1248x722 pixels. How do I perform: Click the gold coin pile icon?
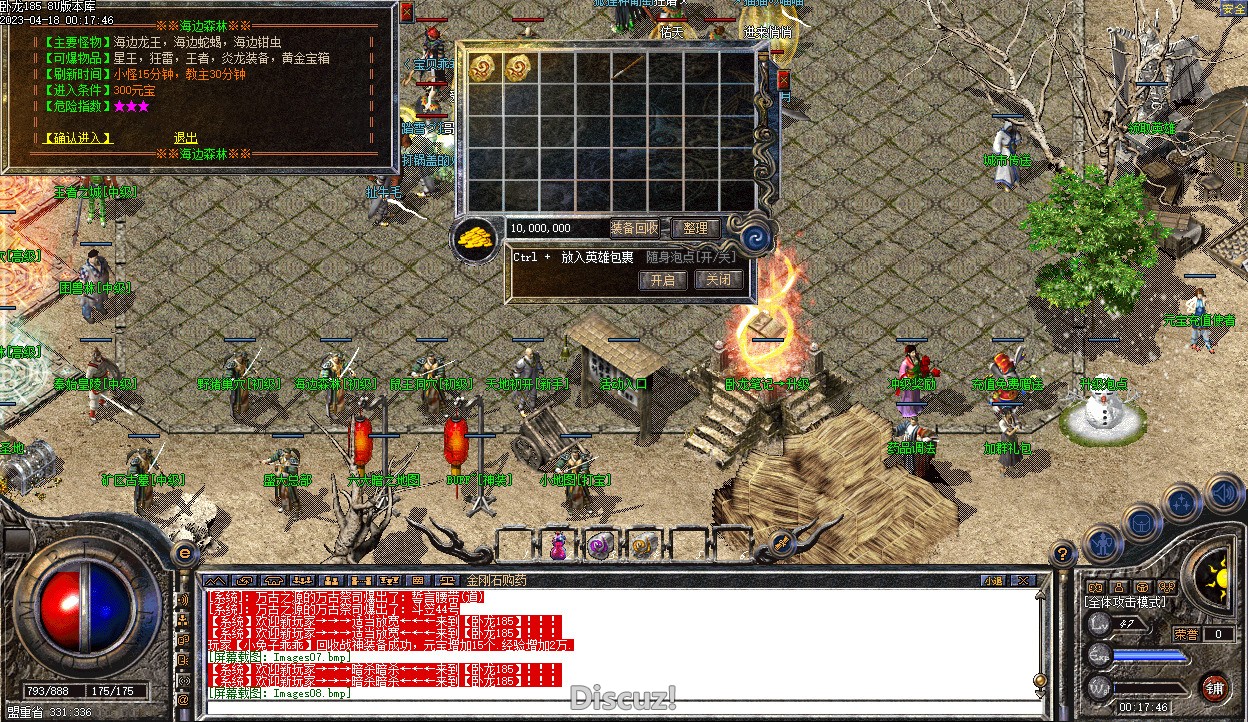pos(477,239)
